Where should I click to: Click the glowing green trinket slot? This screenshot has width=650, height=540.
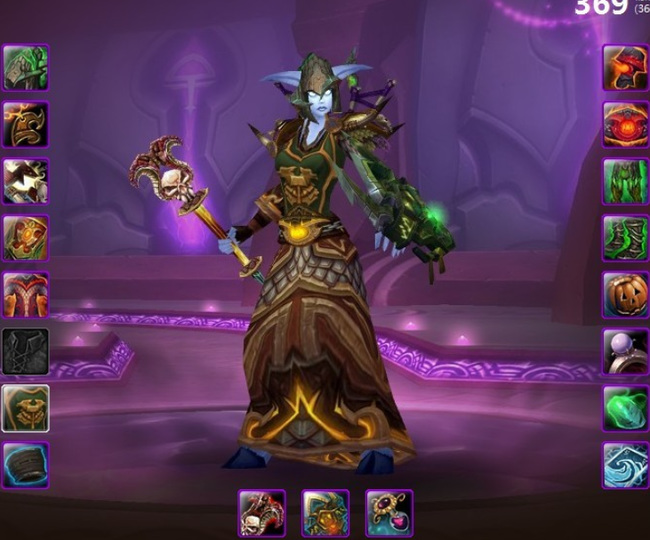(625, 409)
